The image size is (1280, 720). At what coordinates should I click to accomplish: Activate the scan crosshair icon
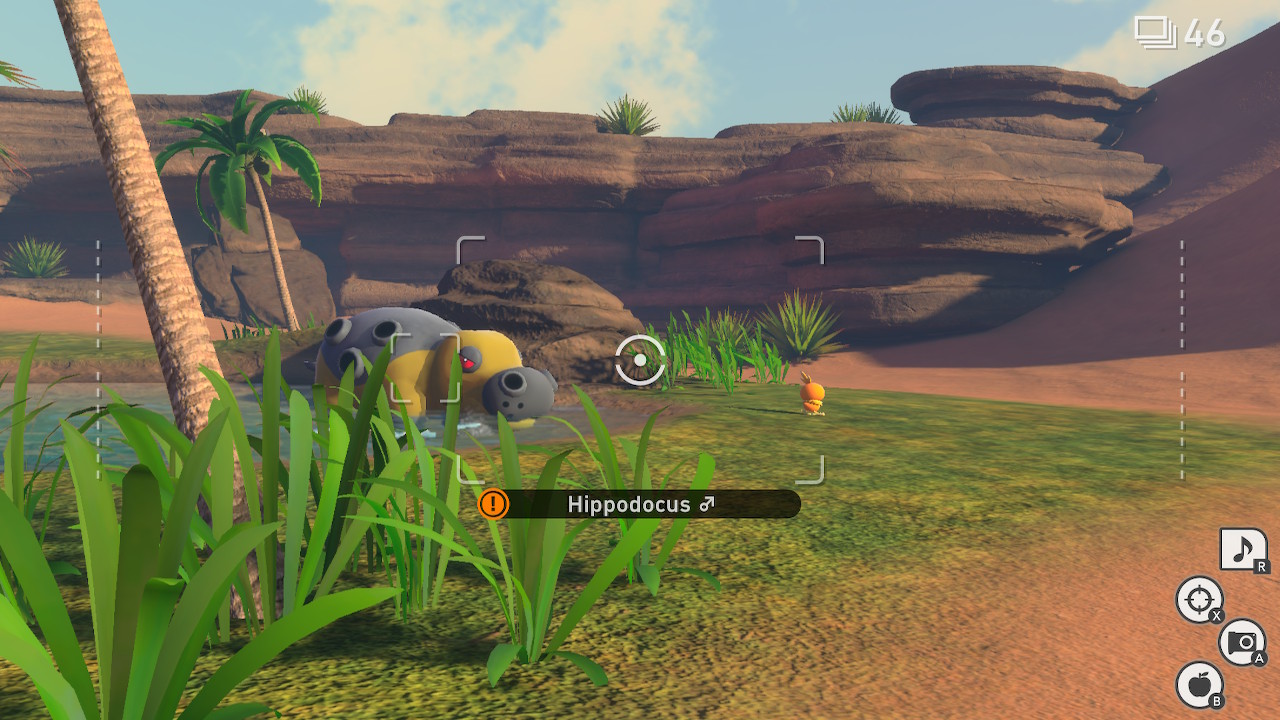tap(1197, 600)
